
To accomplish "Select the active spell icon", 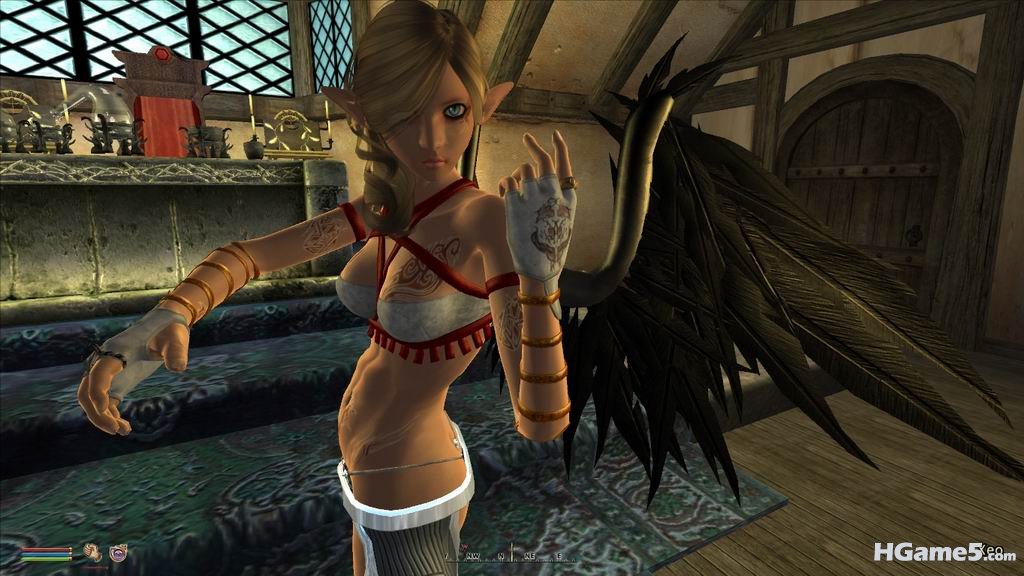I will tap(118, 551).
